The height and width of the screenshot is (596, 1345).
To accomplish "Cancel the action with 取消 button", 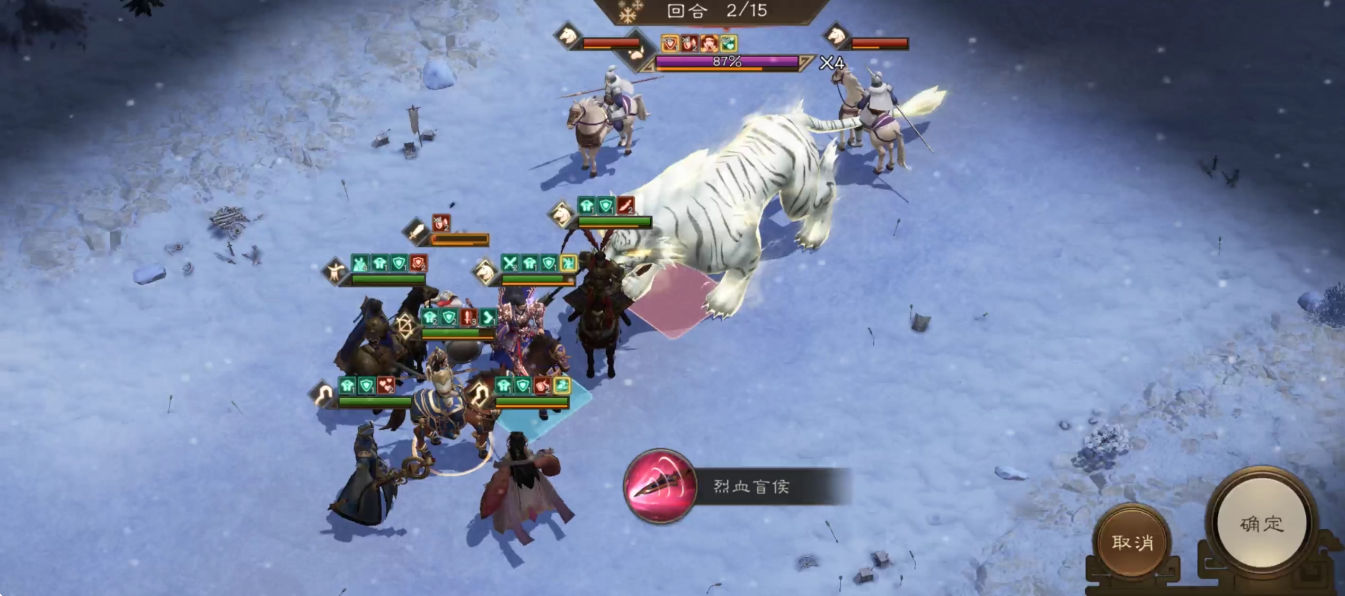I will [1132, 542].
